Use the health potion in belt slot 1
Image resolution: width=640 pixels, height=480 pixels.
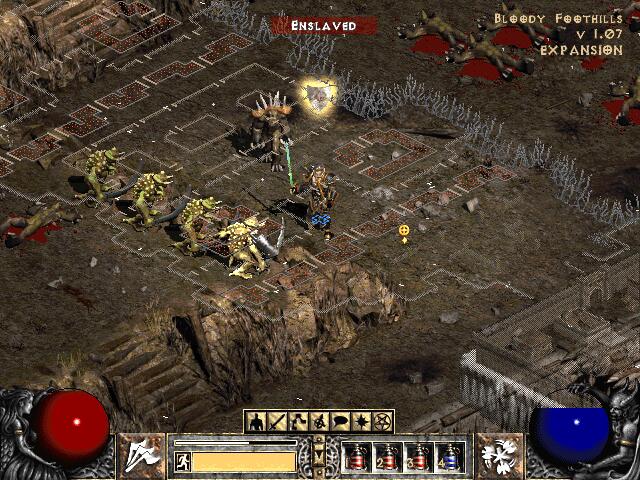(x=356, y=457)
